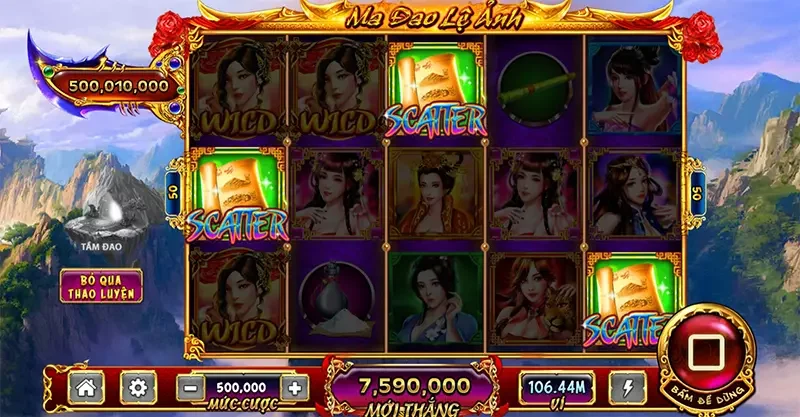Increase the bet with the plus button

click(293, 387)
